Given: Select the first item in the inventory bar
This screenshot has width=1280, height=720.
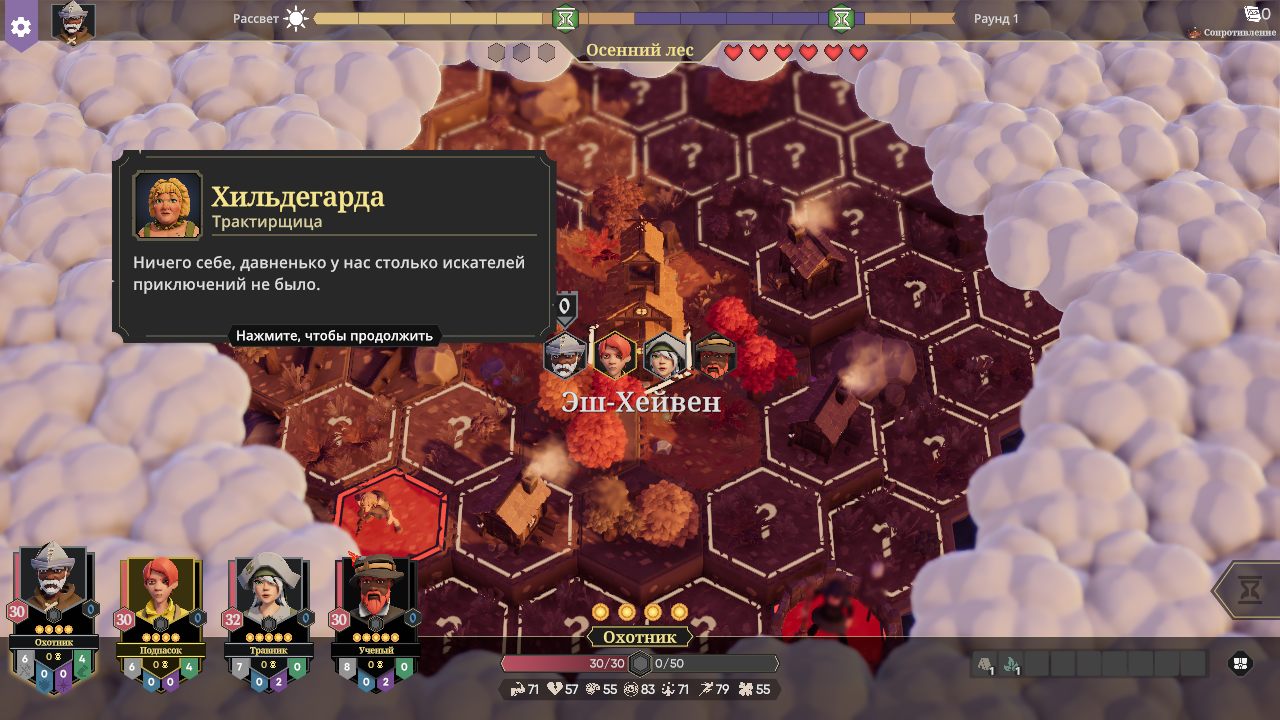Looking at the screenshot, I should 984,664.
